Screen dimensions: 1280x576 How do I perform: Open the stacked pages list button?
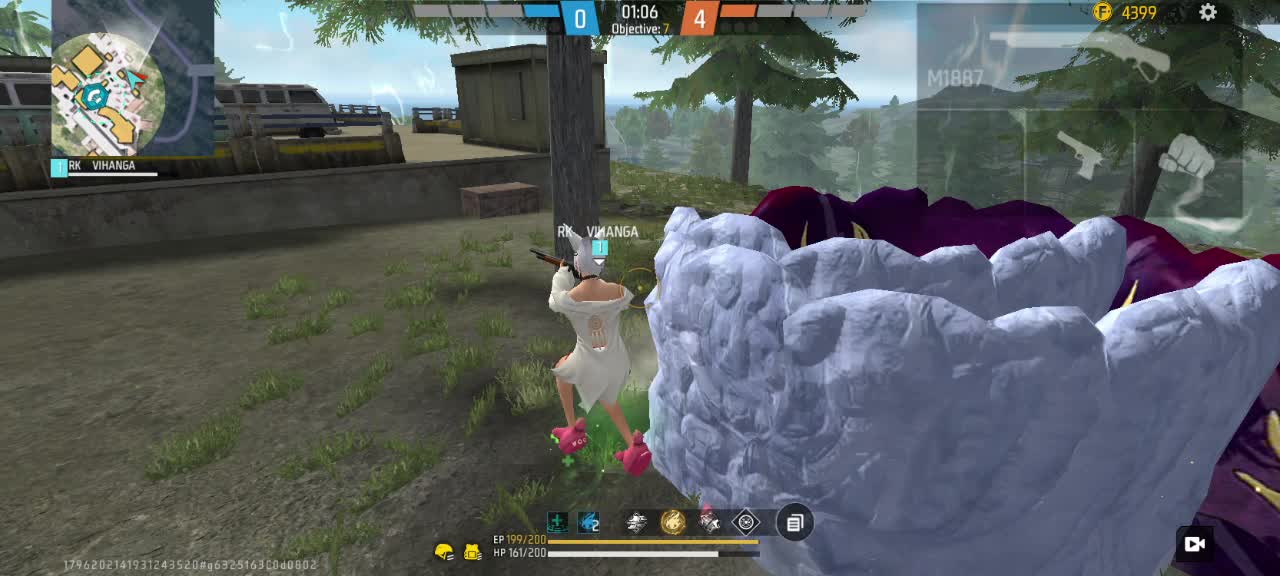point(795,522)
